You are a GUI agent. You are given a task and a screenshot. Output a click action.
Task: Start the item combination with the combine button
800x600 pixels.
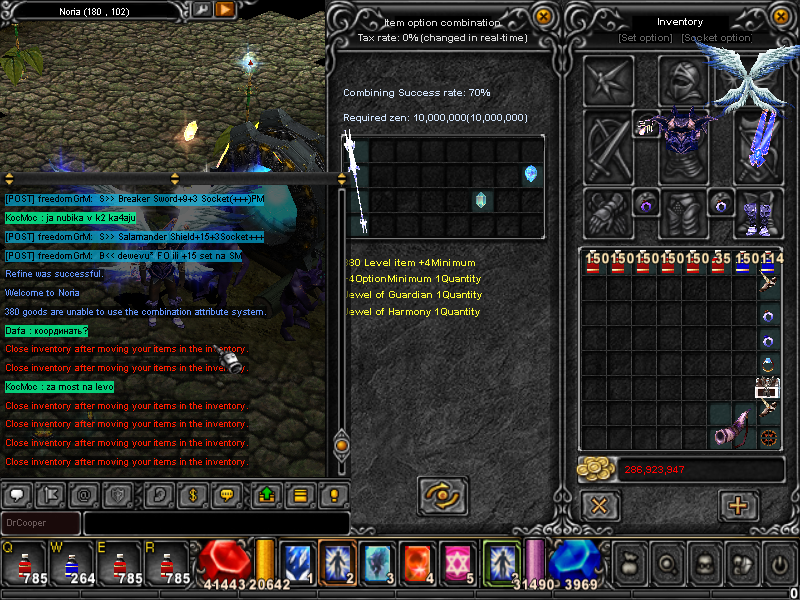[x=440, y=494]
